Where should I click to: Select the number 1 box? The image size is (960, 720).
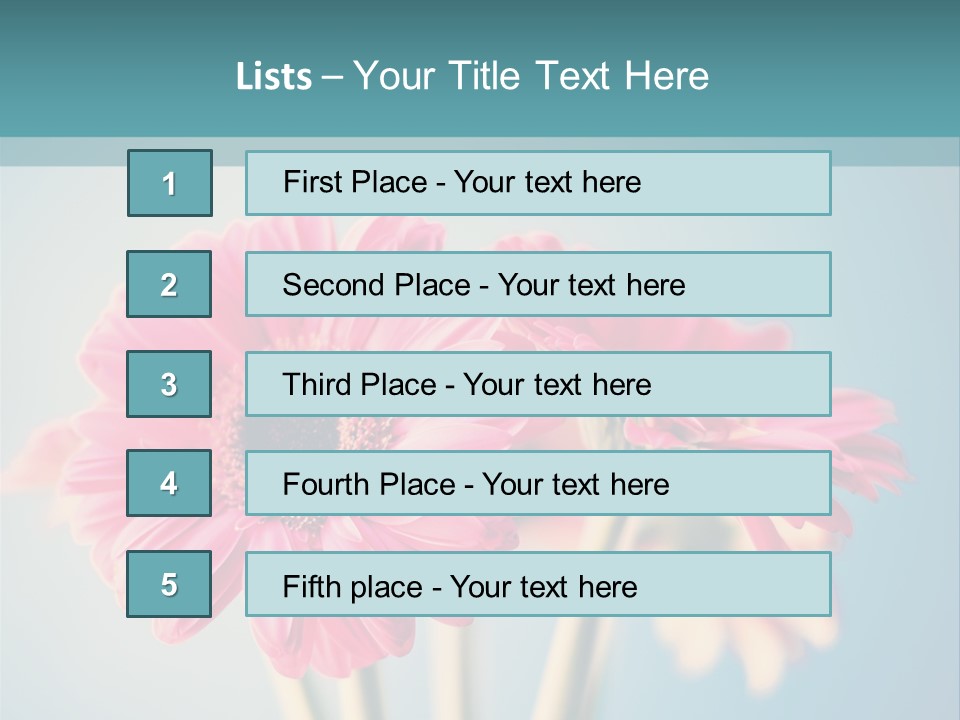[x=170, y=183]
